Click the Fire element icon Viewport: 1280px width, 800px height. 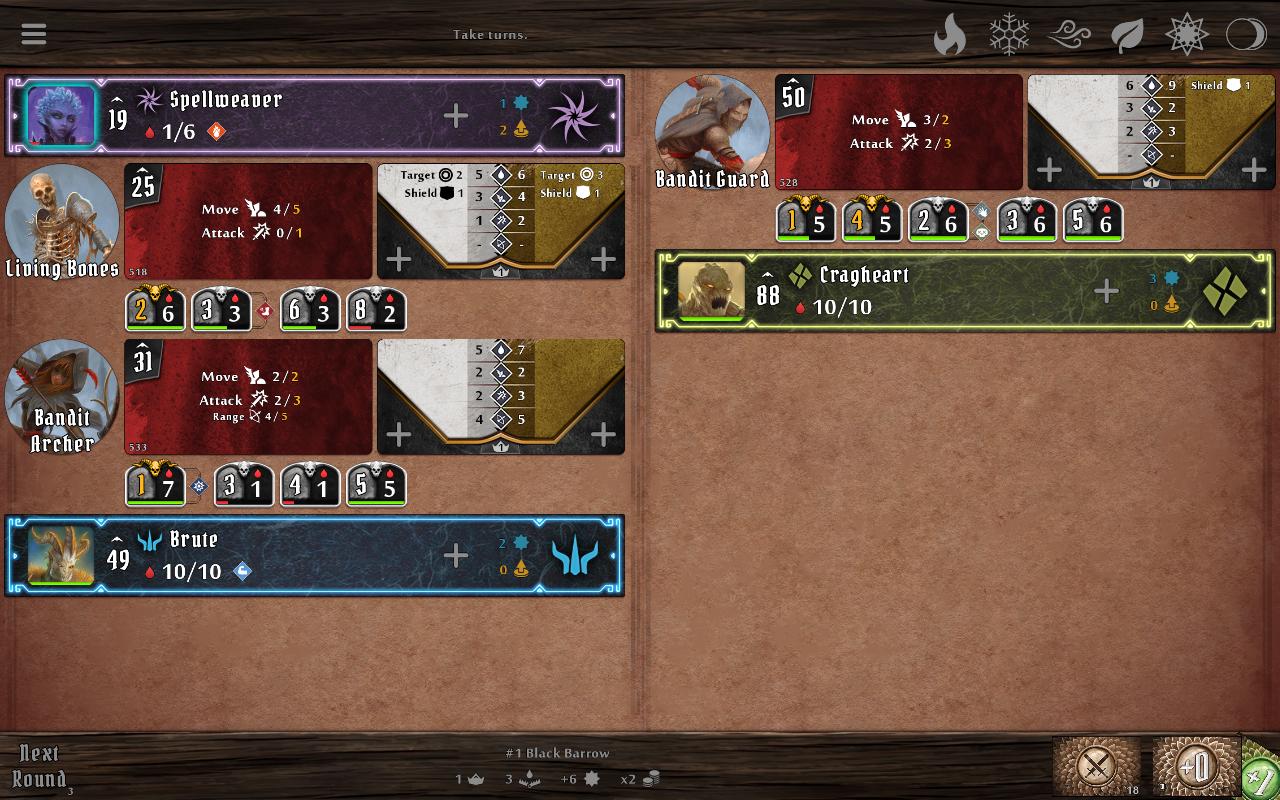pyautogui.click(x=948, y=33)
